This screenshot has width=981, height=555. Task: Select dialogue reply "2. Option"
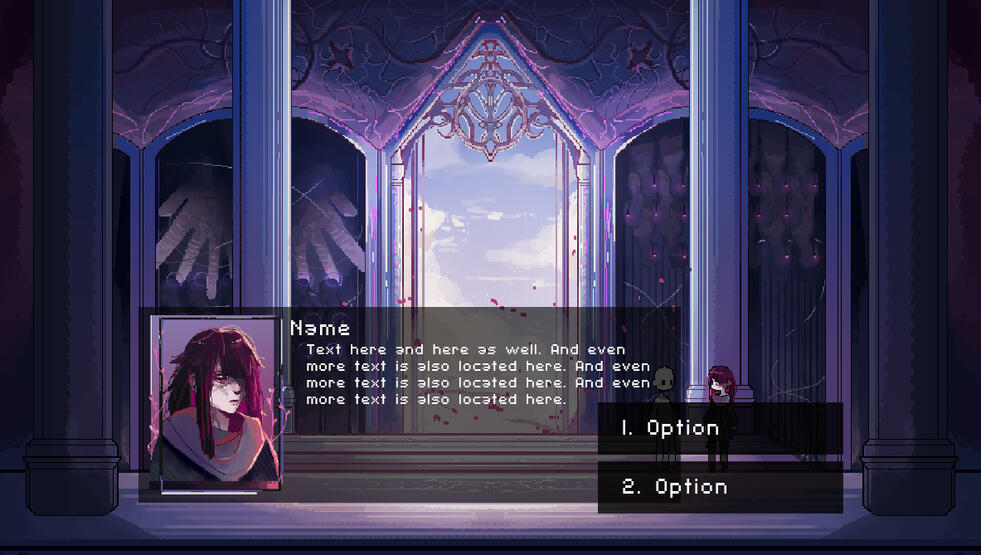click(719, 488)
